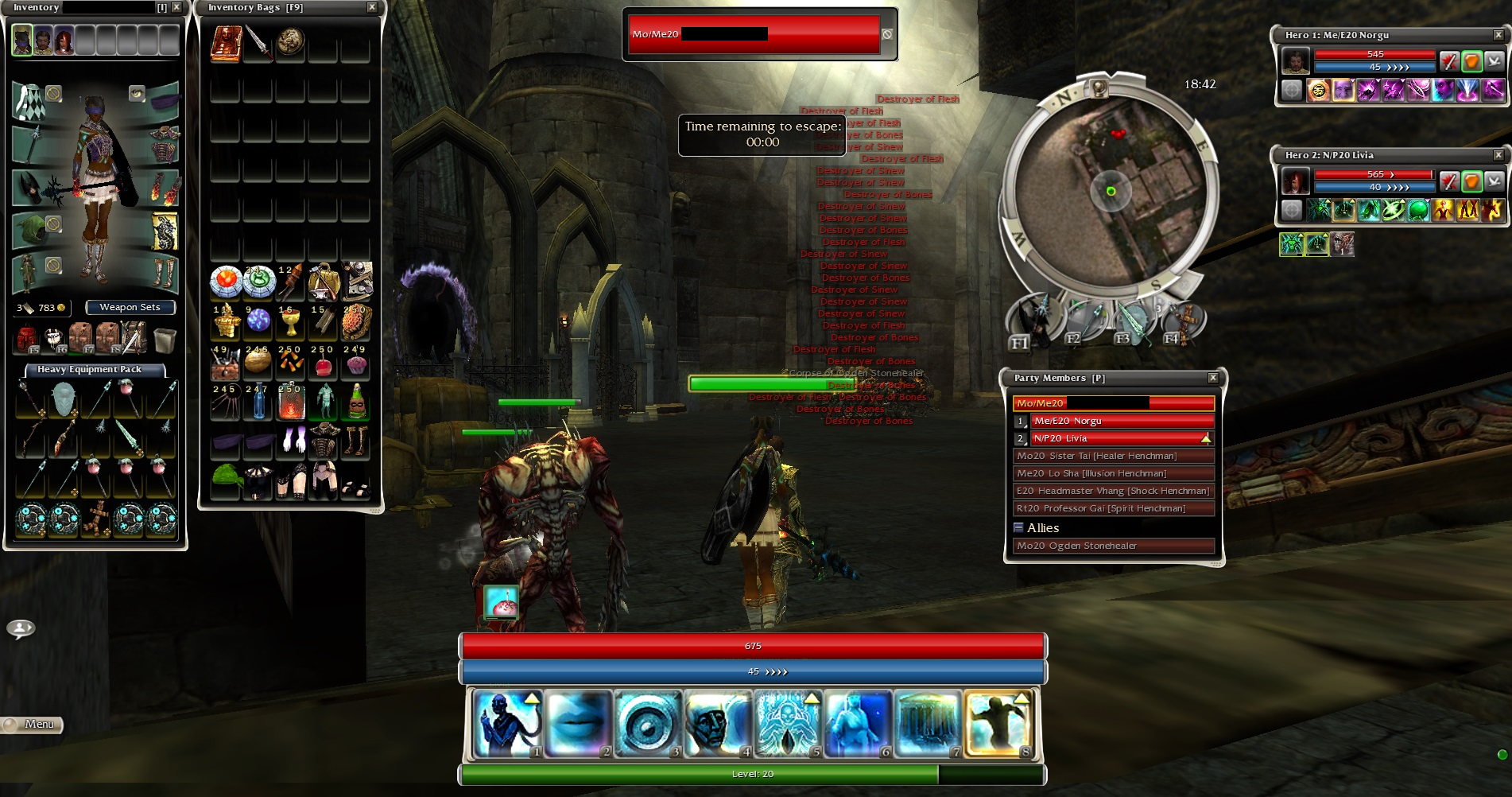
Task: Open the chat speech bubble icon
Action: [x=21, y=629]
